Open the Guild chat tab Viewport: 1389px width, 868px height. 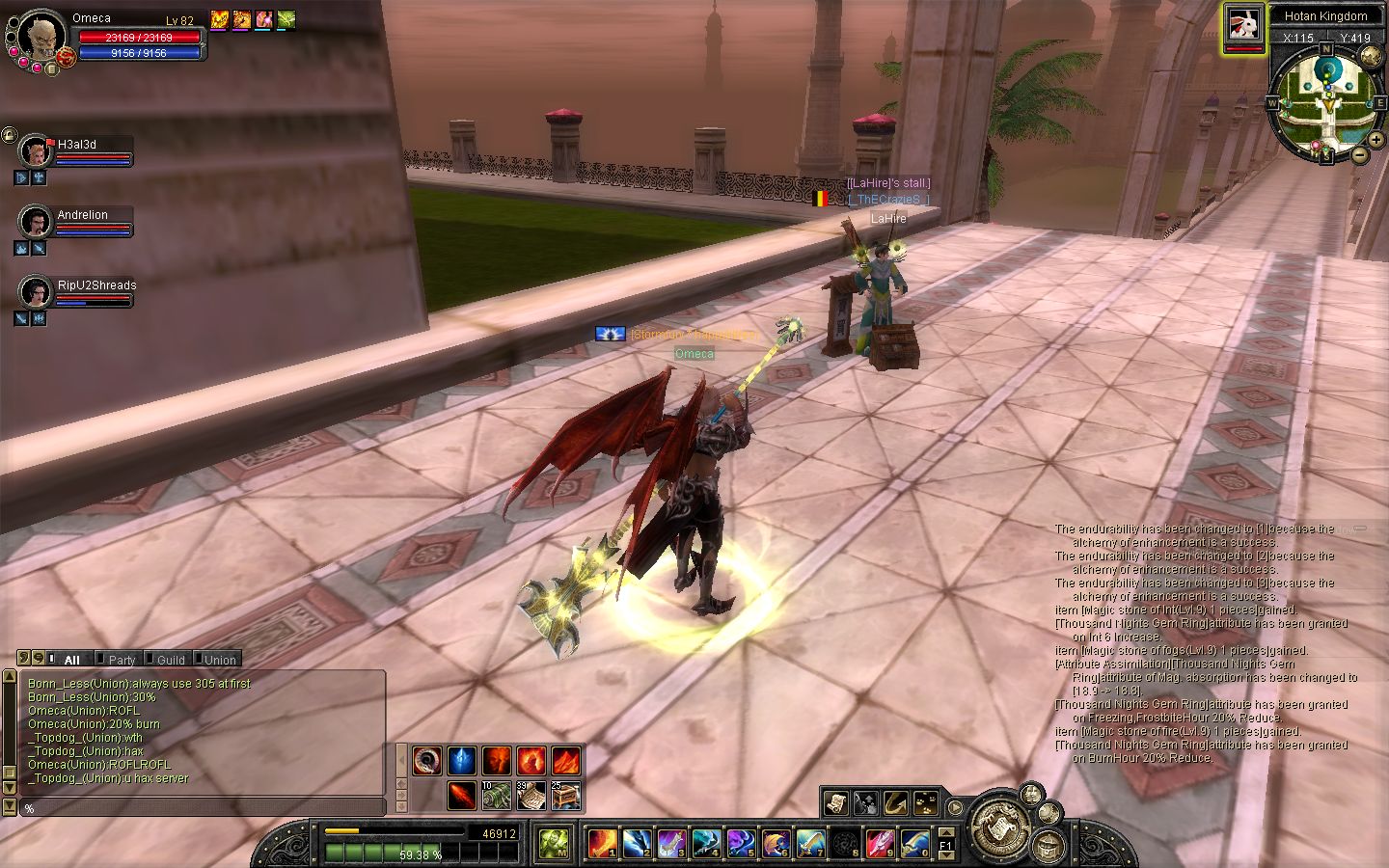(170, 660)
